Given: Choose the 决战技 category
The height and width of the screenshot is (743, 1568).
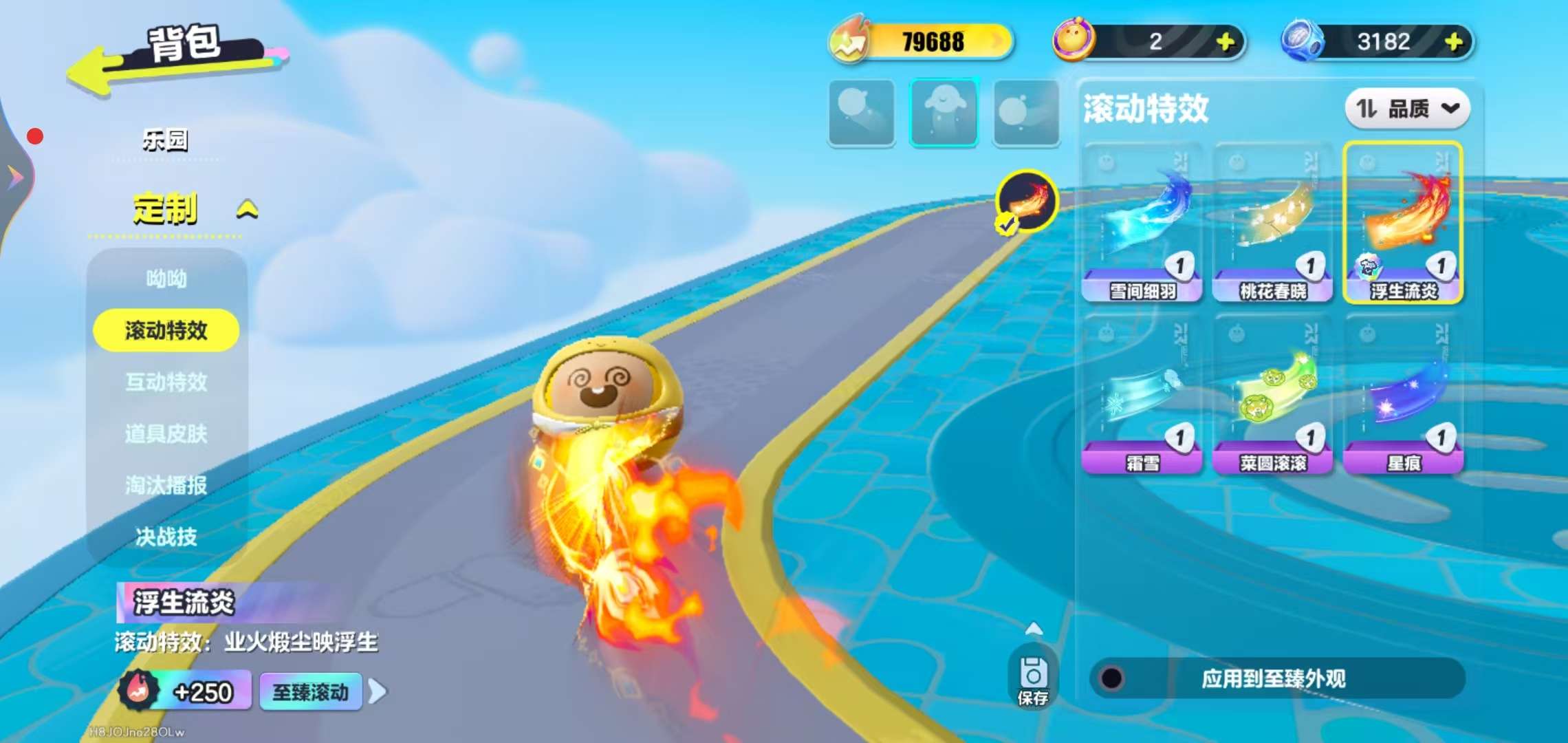Looking at the screenshot, I should (x=166, y=537).
